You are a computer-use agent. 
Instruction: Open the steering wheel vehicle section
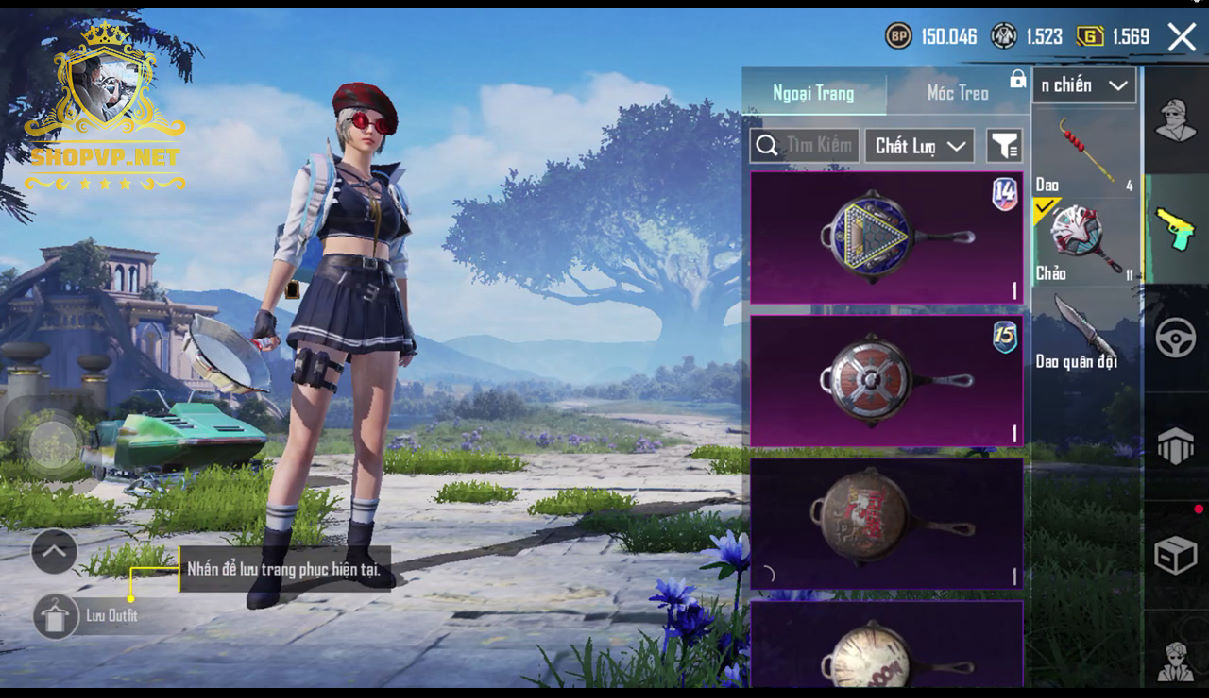[x=1176, y=338]
